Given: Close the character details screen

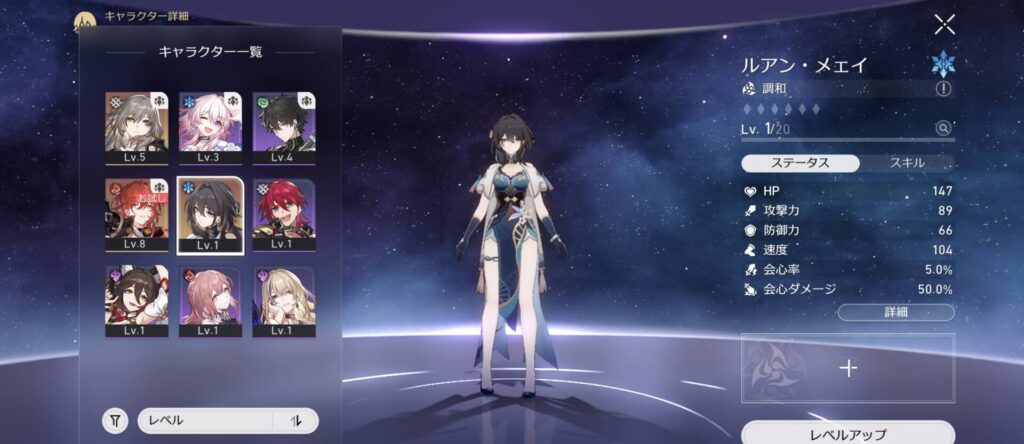Looking at the screenshot, I should (944, 25).
